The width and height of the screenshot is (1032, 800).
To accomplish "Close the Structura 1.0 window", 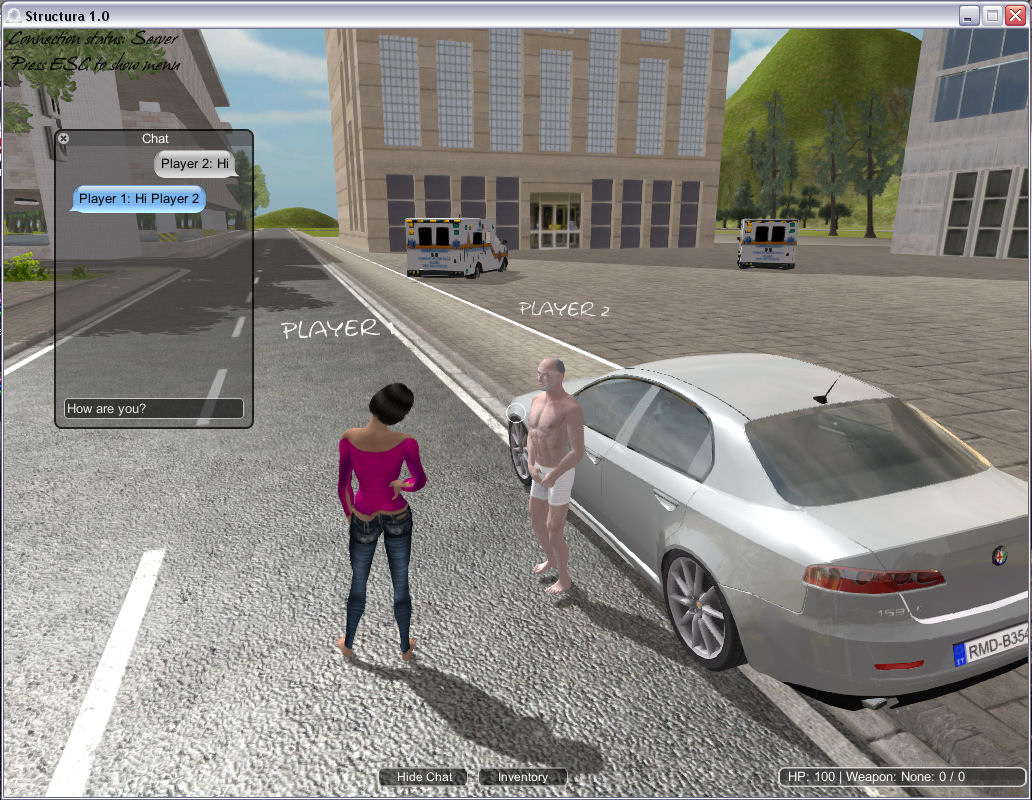I will (1015, 15).
